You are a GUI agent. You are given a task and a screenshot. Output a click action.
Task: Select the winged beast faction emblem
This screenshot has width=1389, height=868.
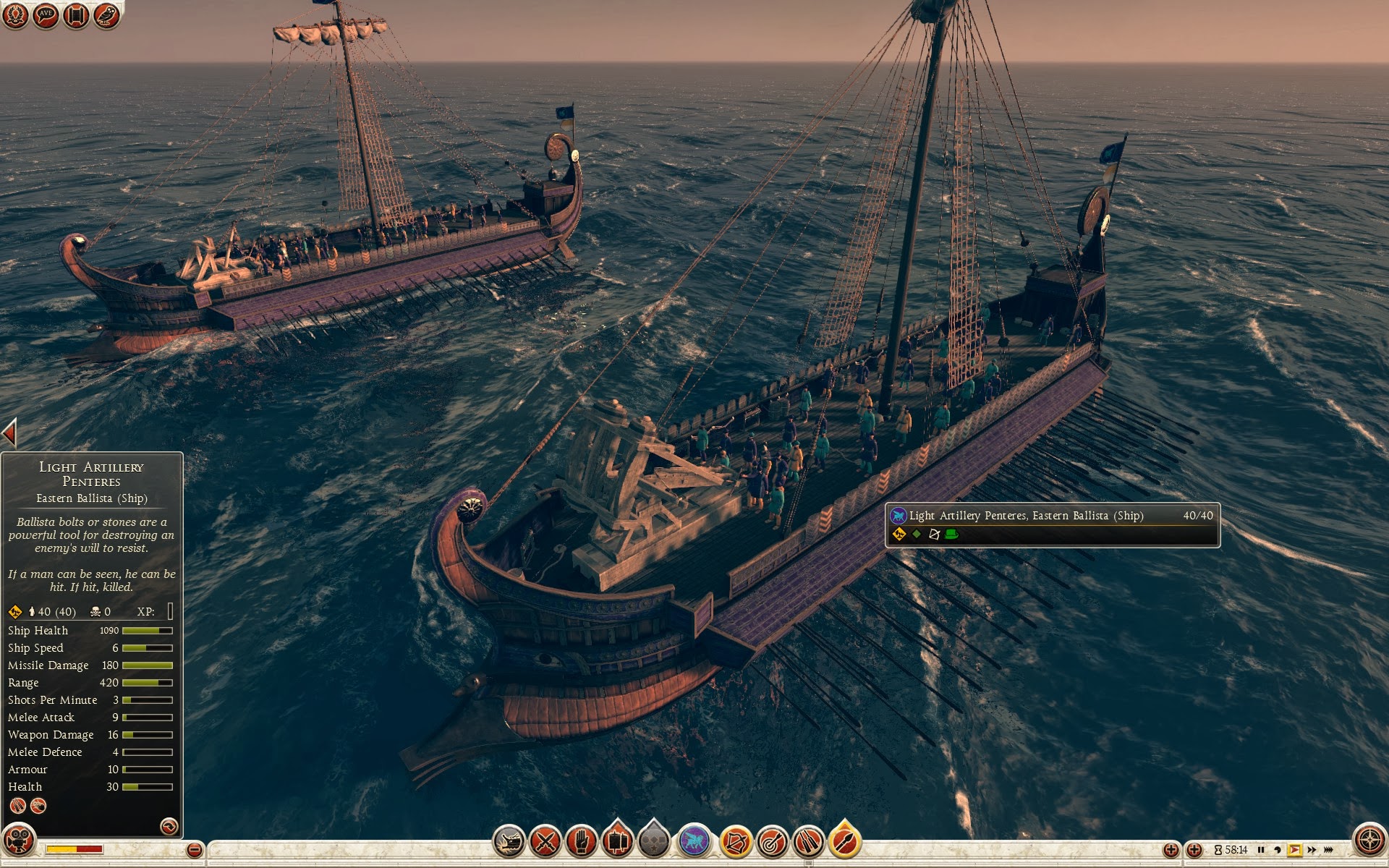[694, 842]
